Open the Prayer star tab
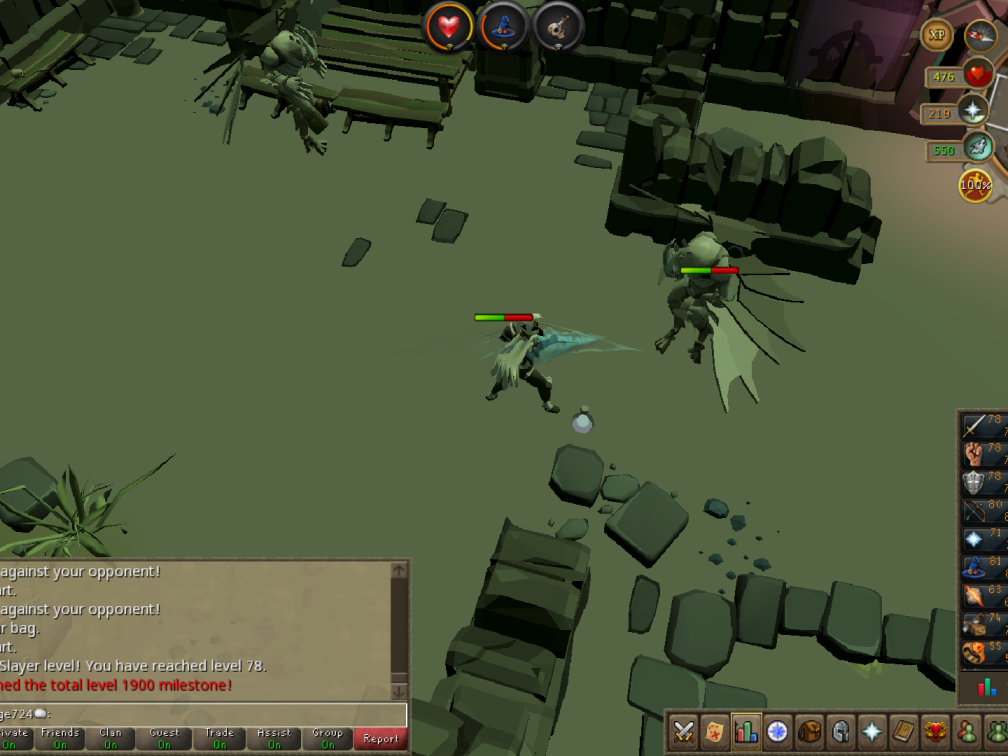This screenshot has height=756, width=1008. [872, 732]
